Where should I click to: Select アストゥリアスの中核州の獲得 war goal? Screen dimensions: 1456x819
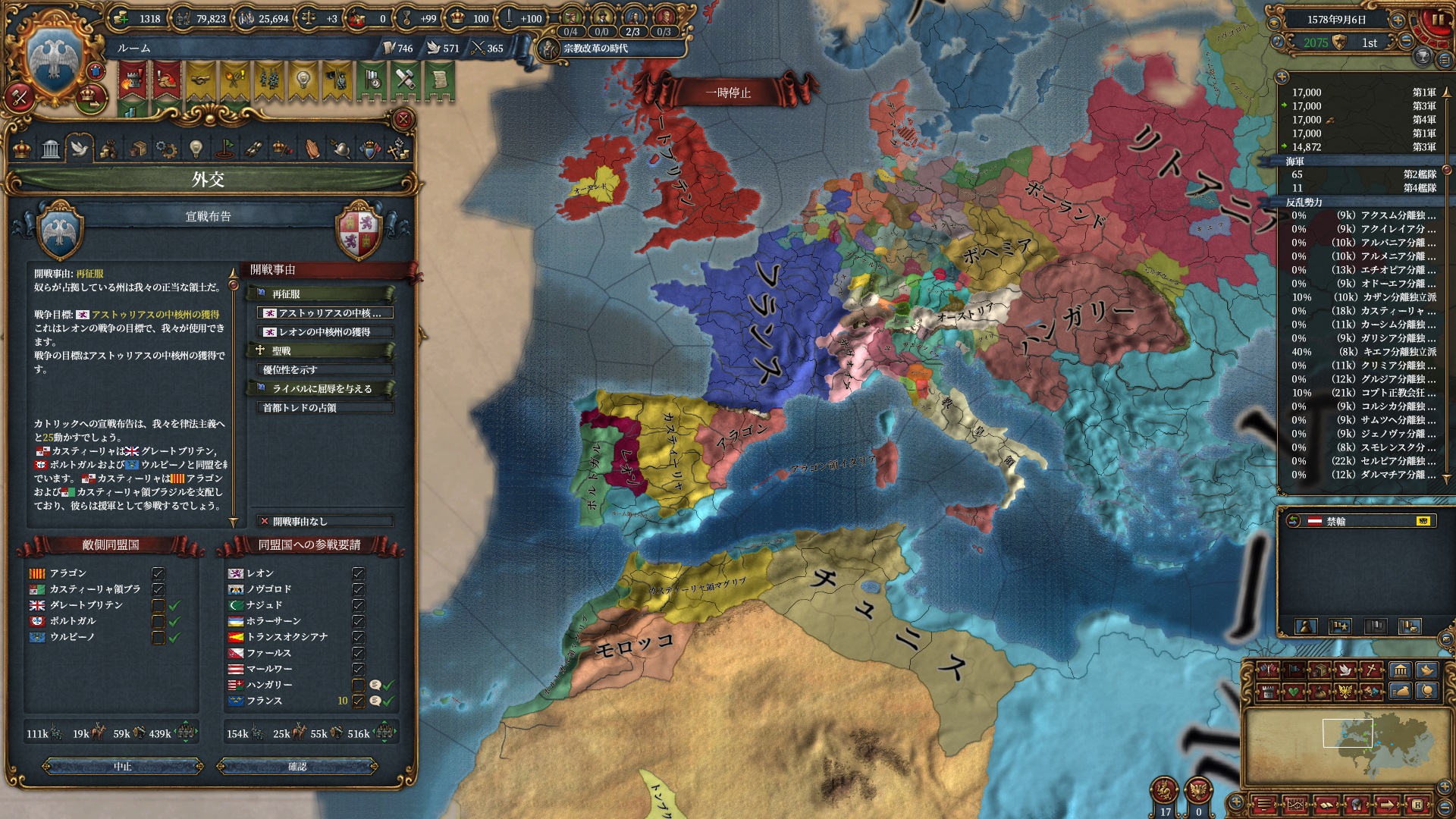pos(326,313)
